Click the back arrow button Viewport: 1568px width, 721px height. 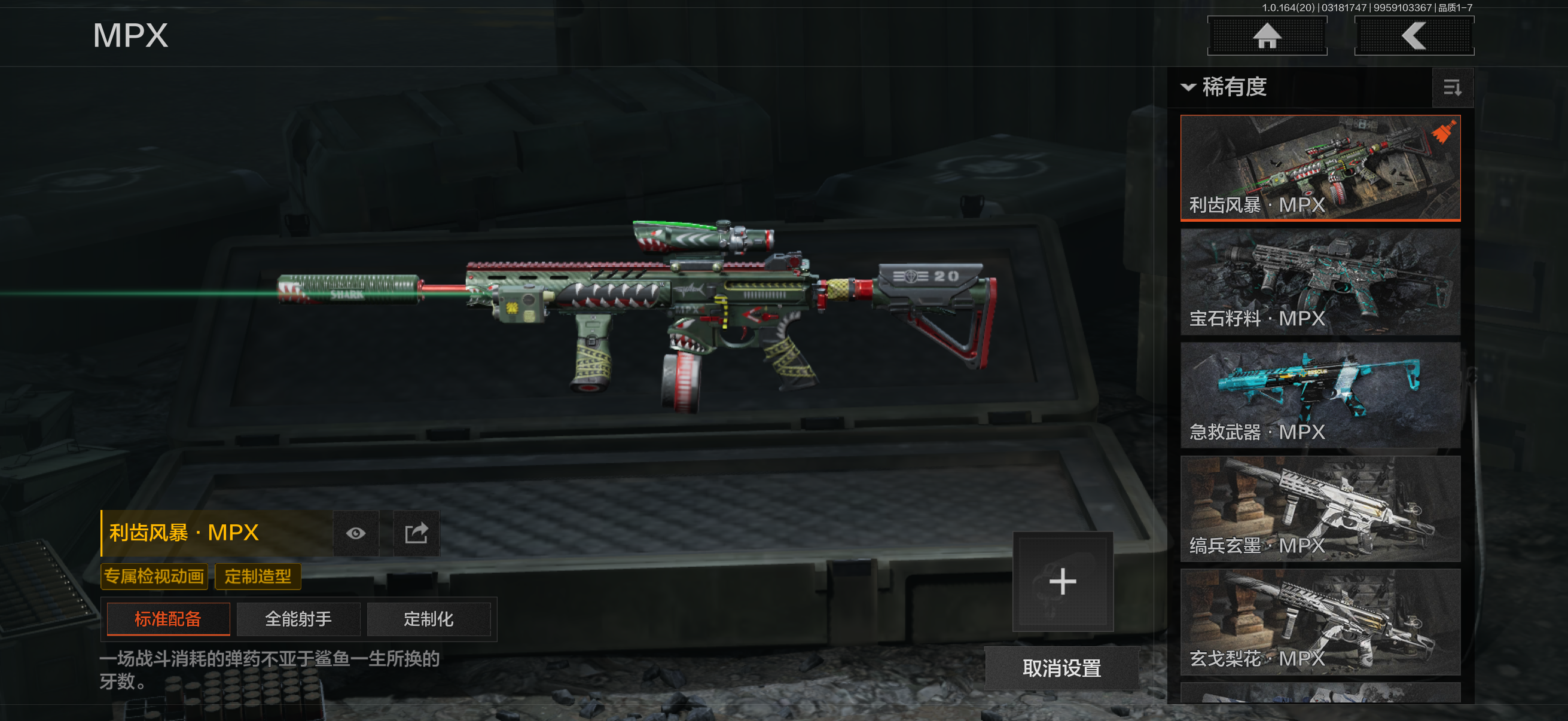(x=1413, y=36)
